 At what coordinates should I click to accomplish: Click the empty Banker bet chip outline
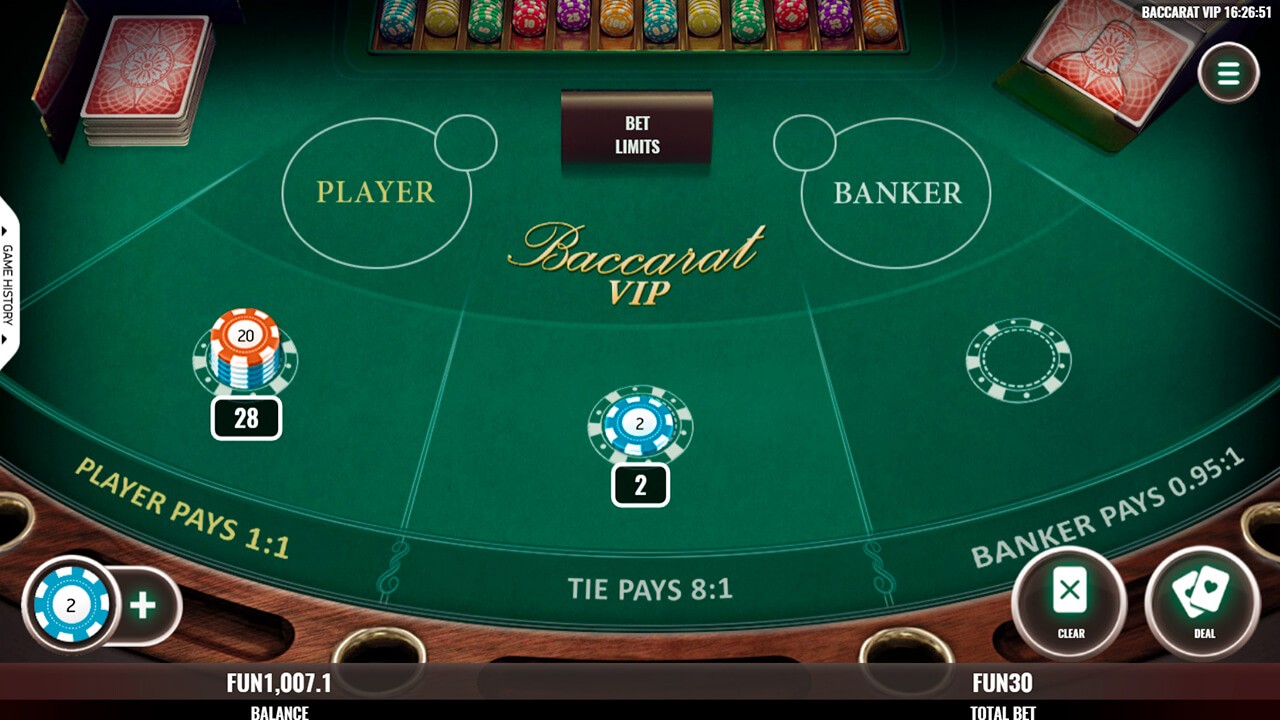click(x=1017, y=360)
